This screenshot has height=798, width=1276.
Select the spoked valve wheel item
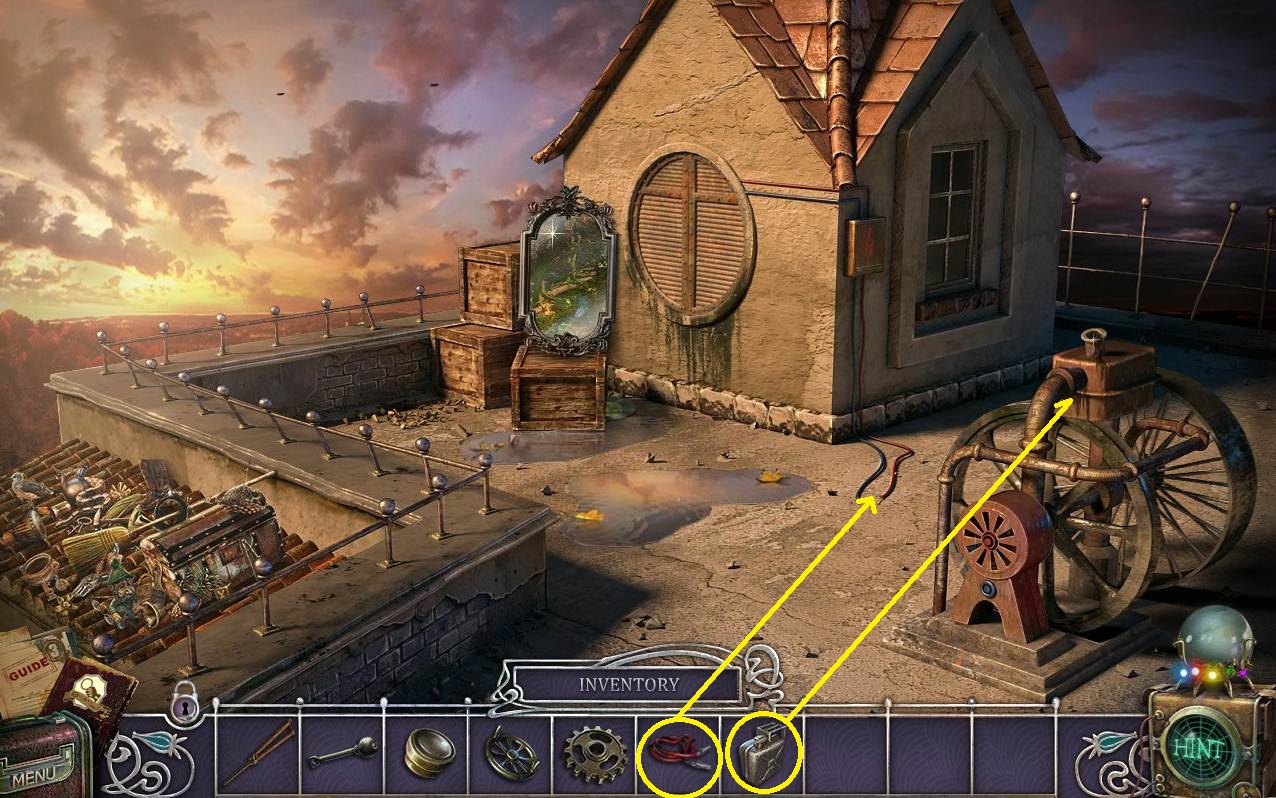click(x=510, y=753)
